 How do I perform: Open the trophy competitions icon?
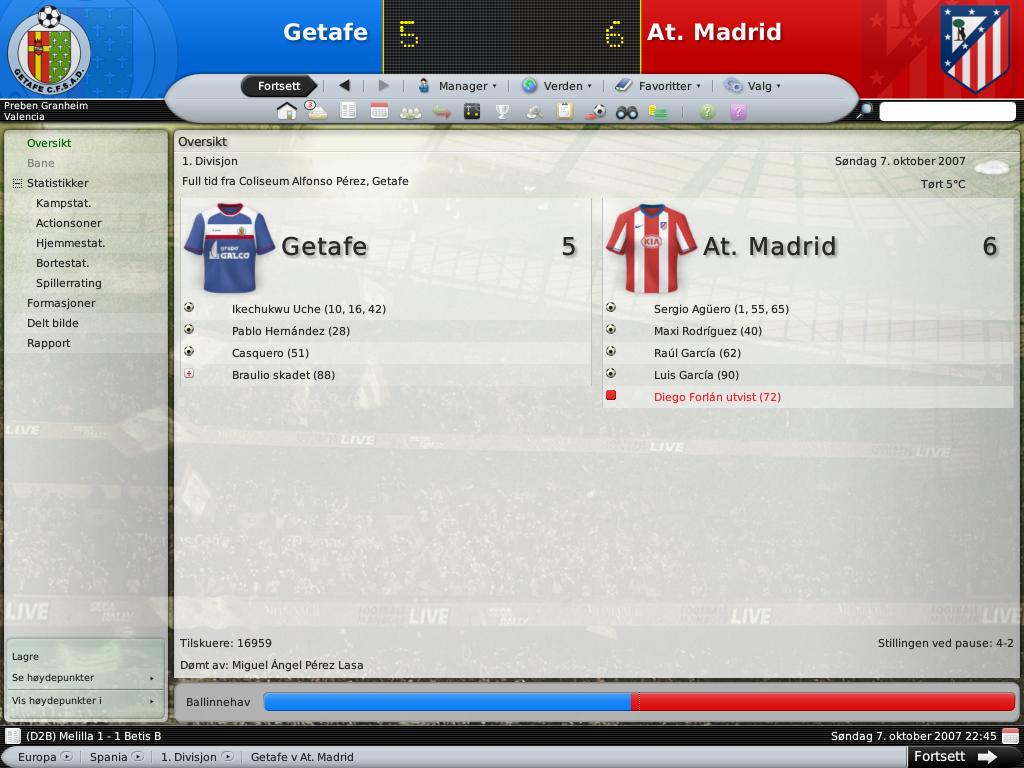click(x=503, y=111)
